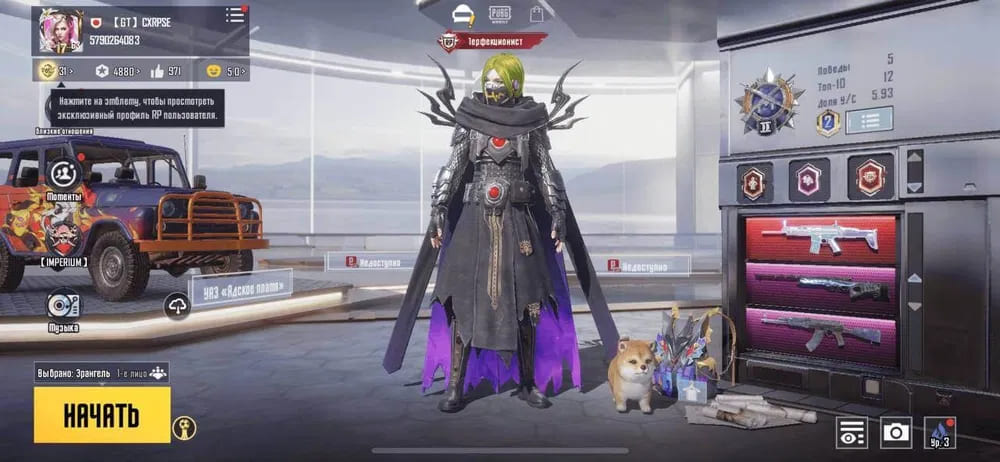Open the IMPERIUM clan emblem
This screenshot has width=1000, height=462.
[64, 238]
